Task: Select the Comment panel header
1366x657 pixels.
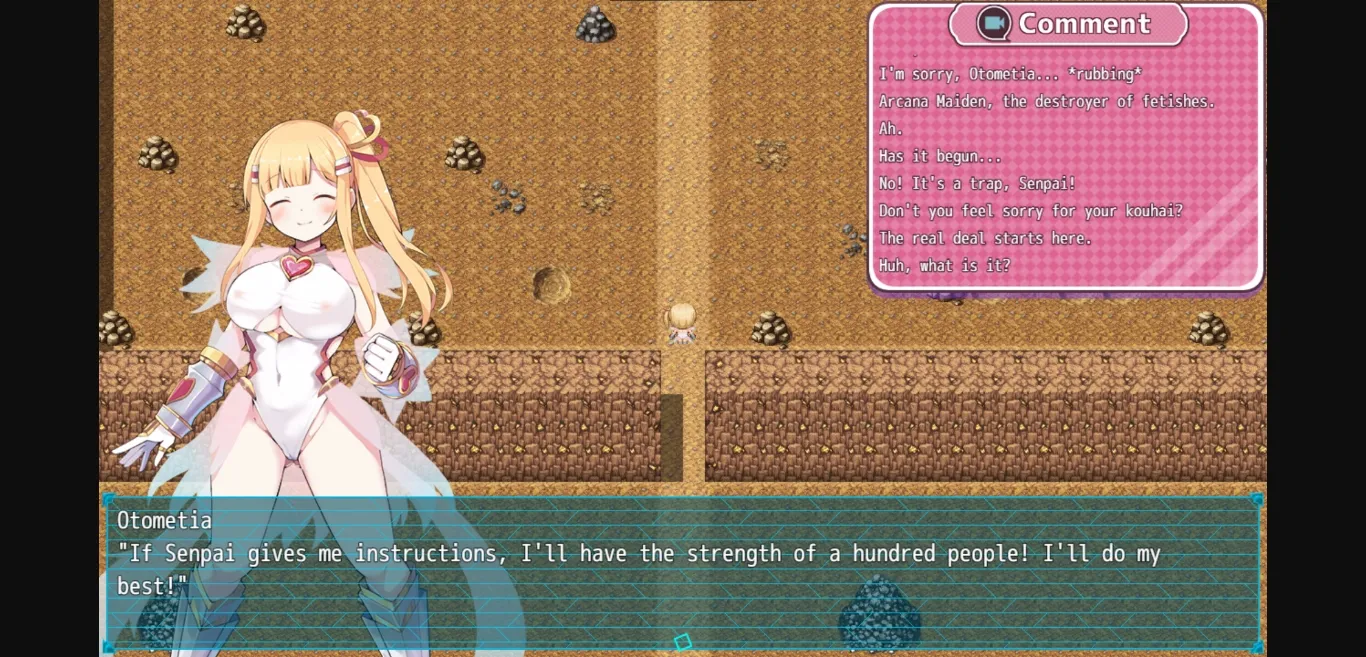Action: coord(1067,24)
